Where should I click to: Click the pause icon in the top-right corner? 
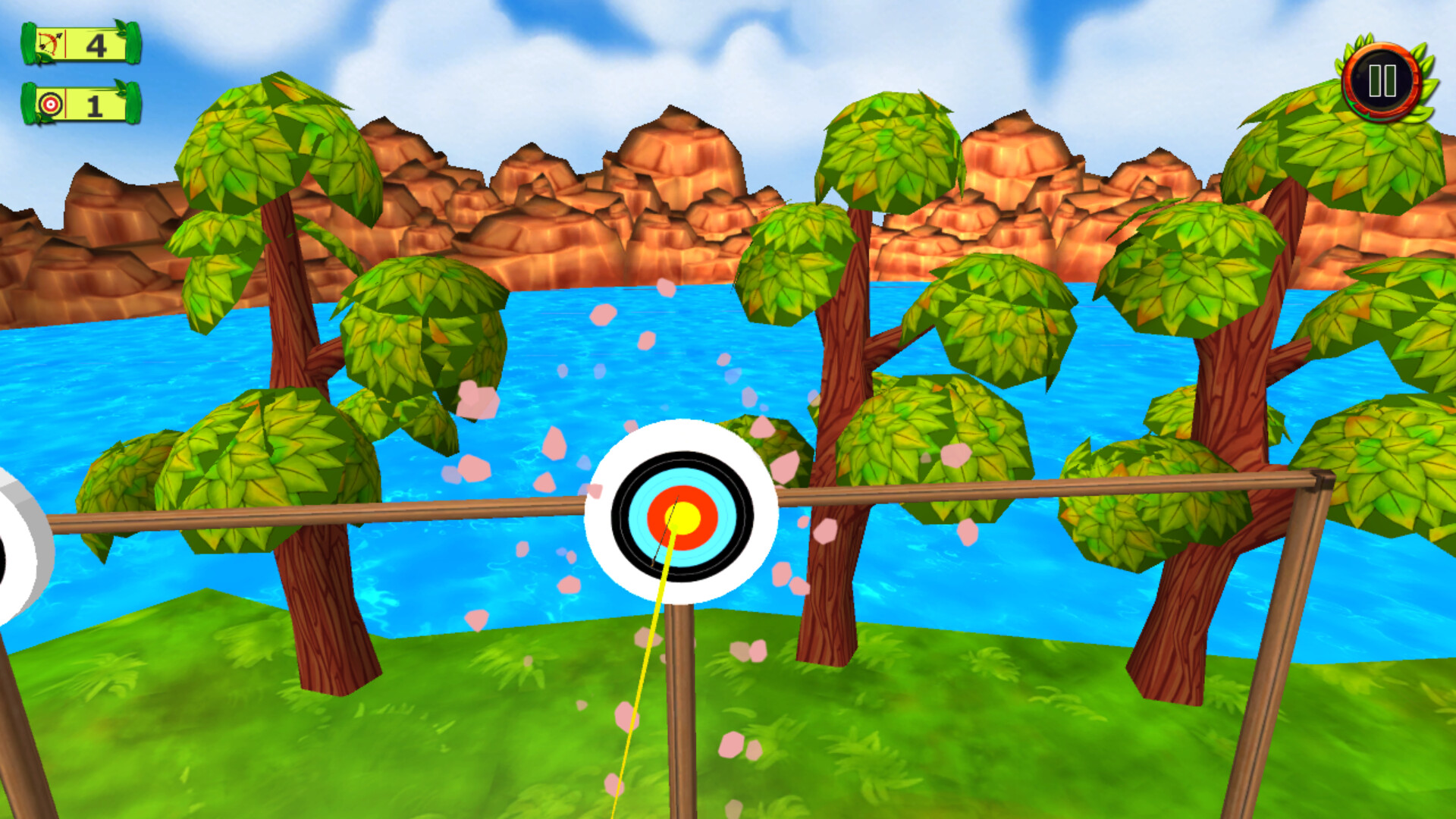(x=1383, y=80)
